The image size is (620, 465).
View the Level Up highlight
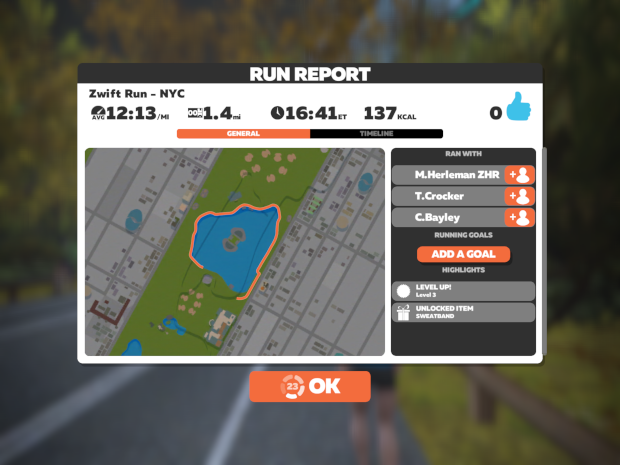pos(463,291)
